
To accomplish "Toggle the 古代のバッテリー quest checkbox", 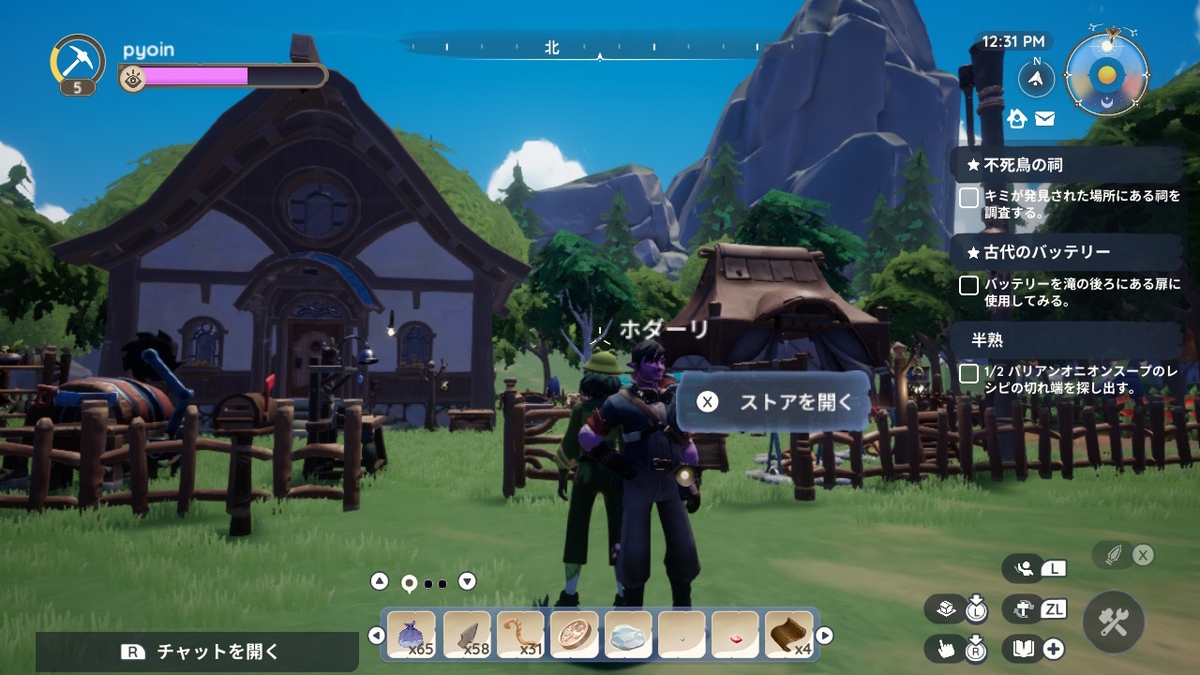I will 968,286.
